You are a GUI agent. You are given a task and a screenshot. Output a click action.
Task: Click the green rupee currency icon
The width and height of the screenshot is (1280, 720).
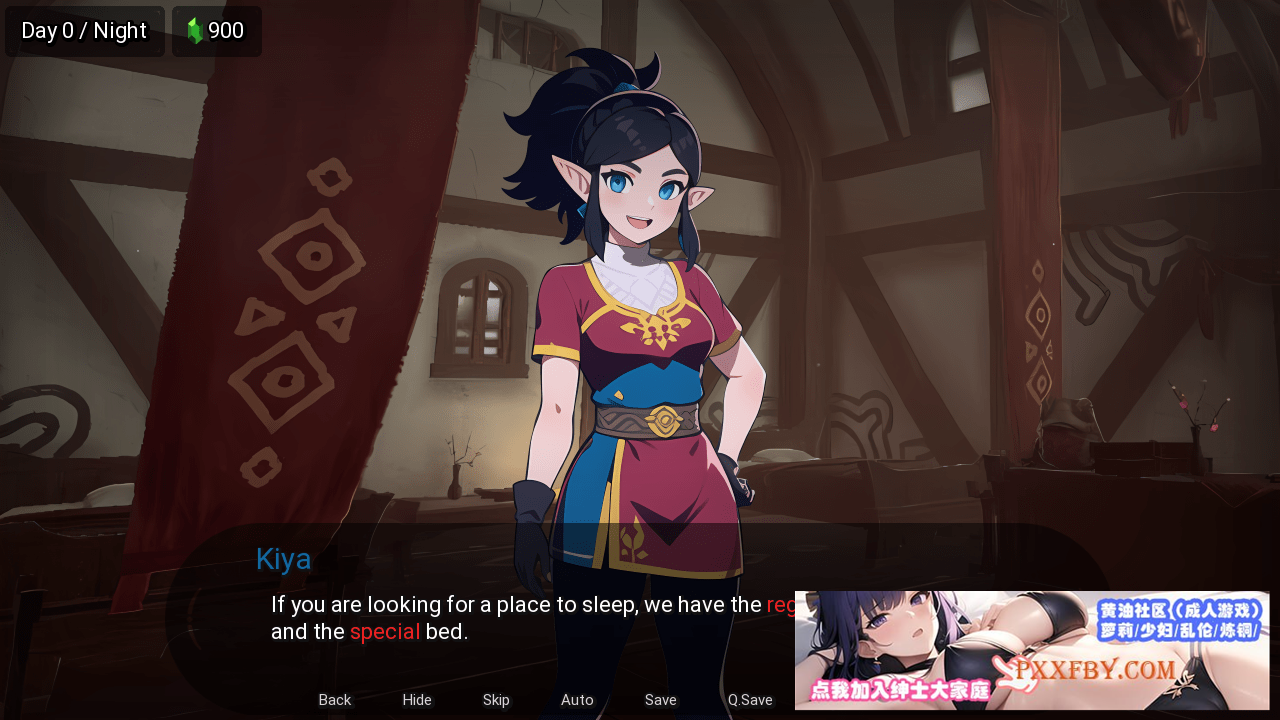coord(196,31)
